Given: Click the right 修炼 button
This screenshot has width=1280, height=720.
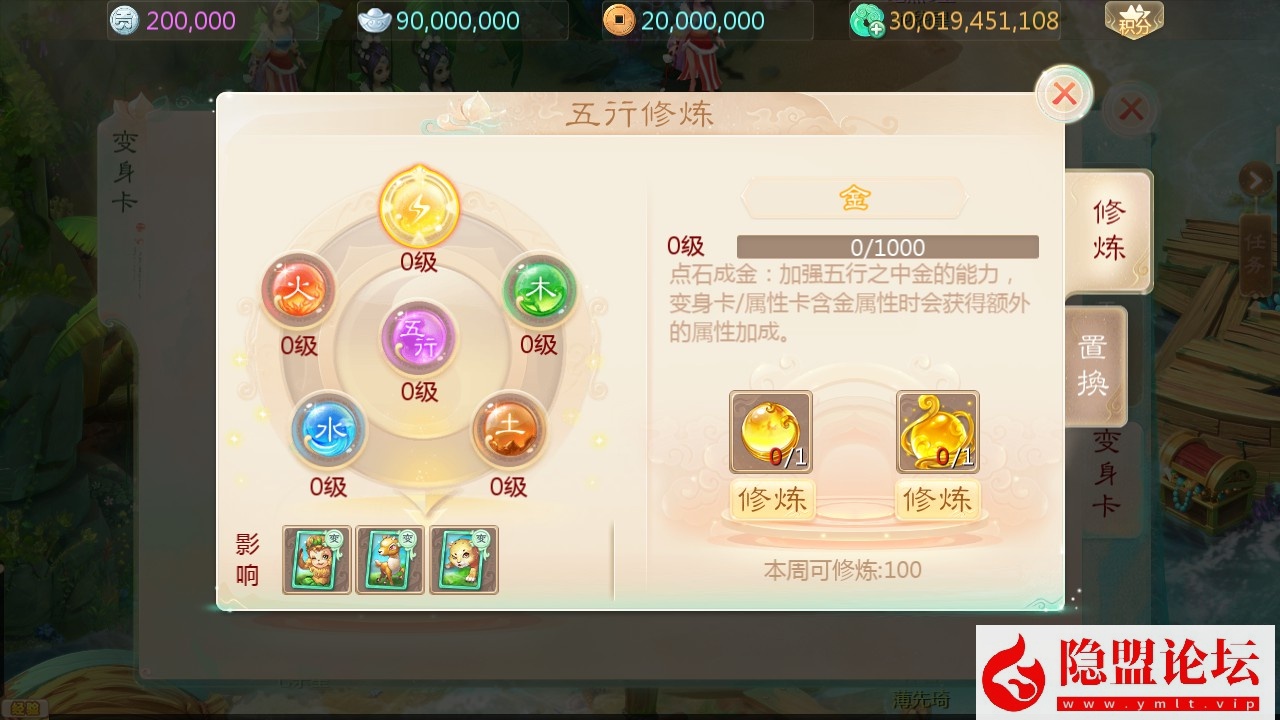Looking at the screenshot, I should click(937, 500).
